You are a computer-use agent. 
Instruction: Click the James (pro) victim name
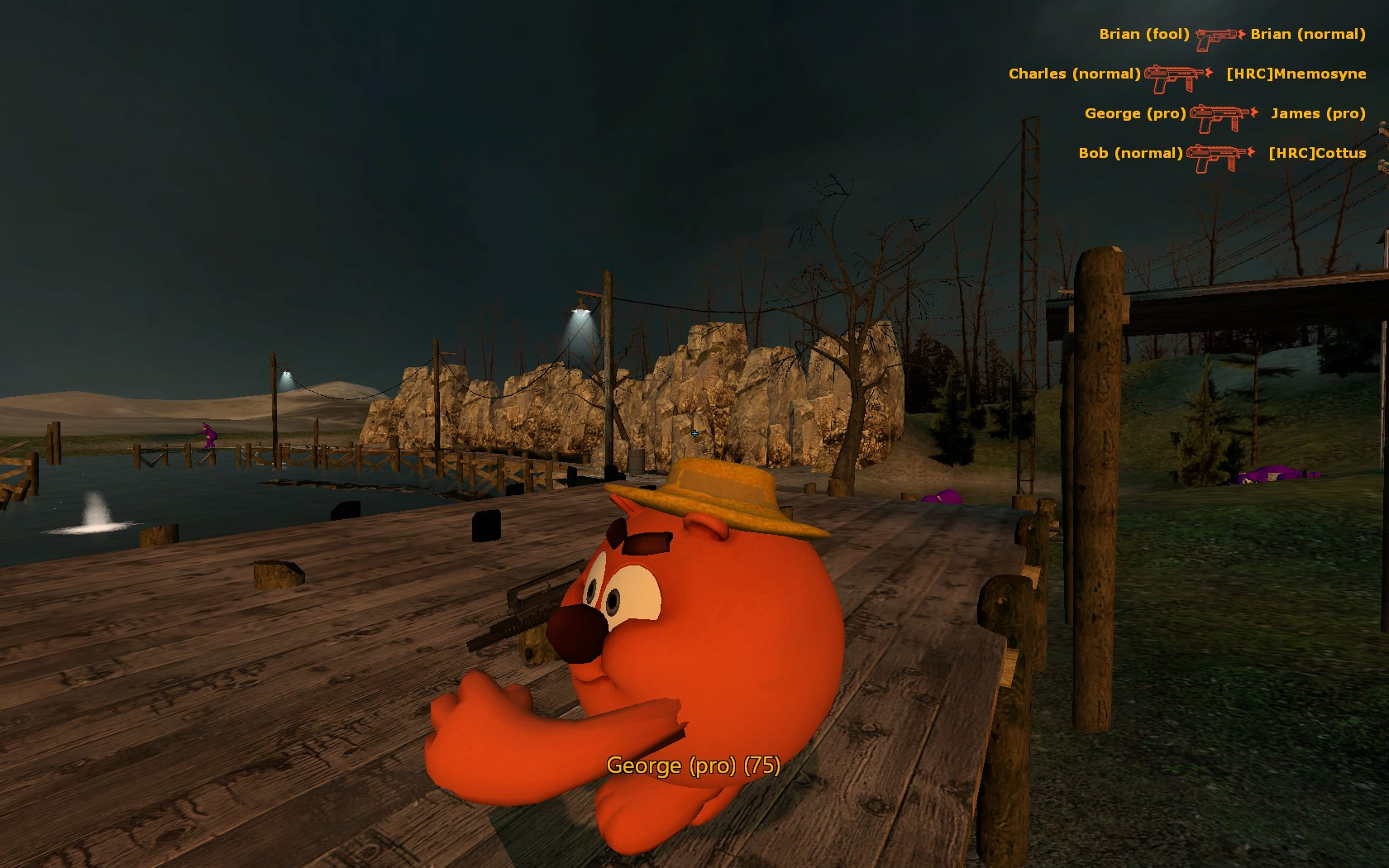(x=1318, y=114)
